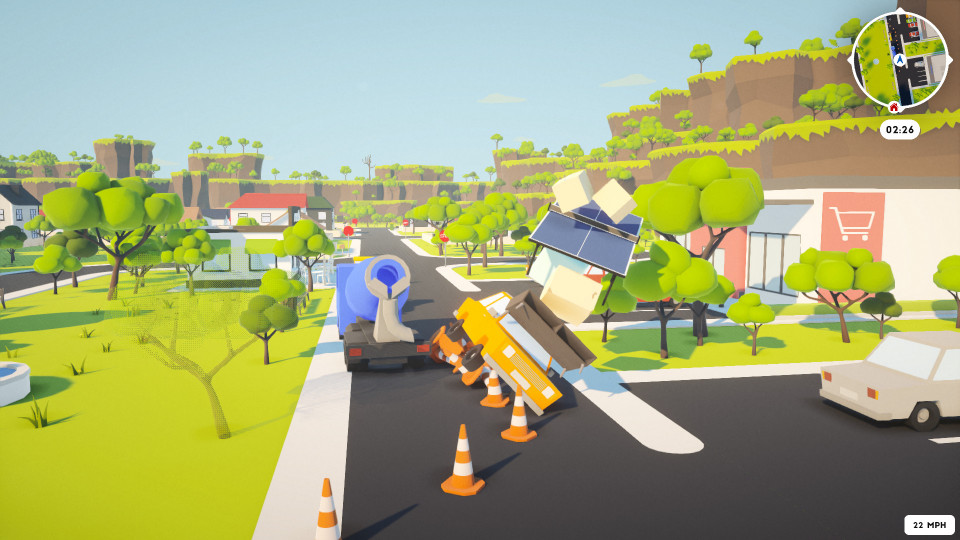Select the red home marker on the minimap
960x540 pixels.
click(x=892, y=106)
